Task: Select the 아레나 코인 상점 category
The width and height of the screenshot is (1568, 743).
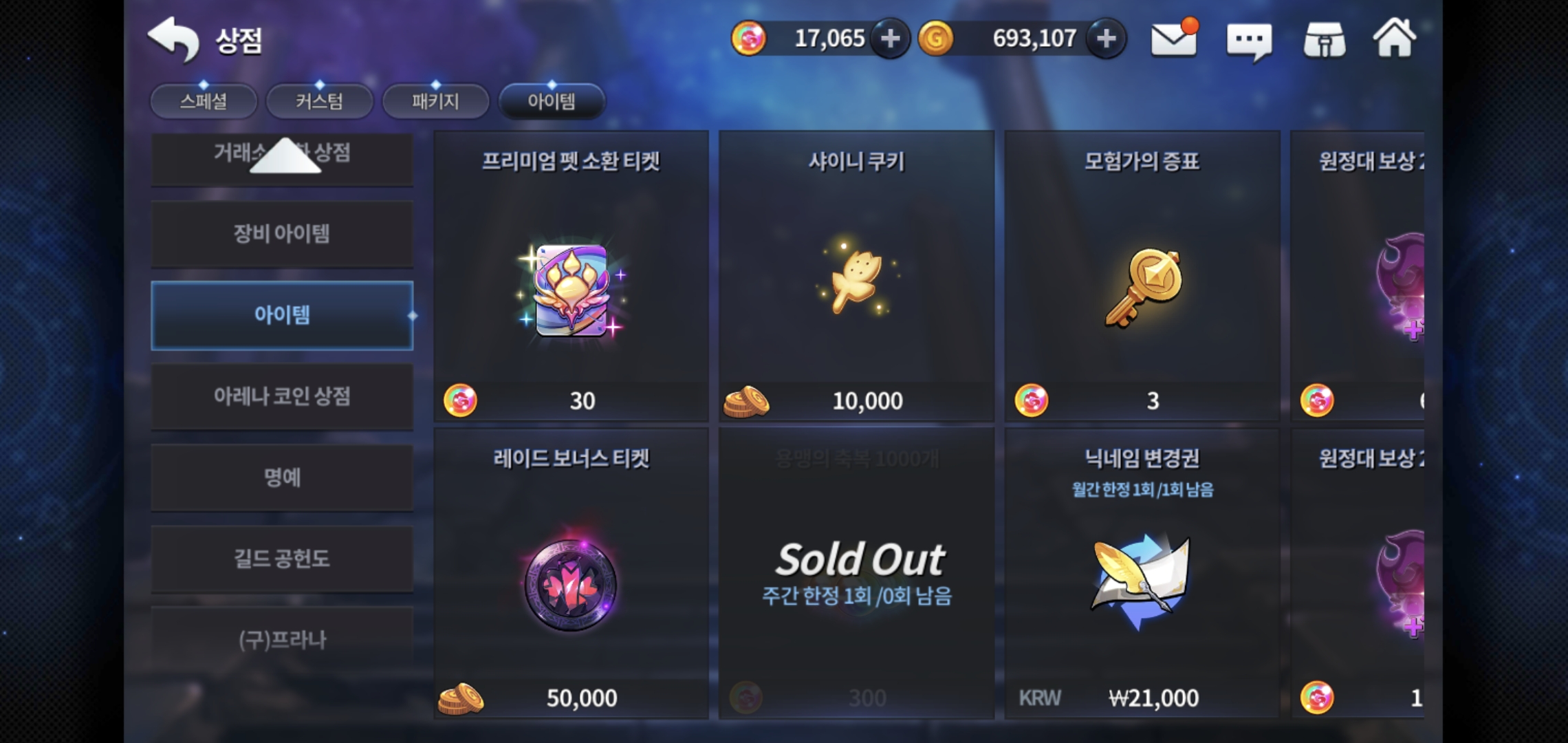Action: point(282,396)
